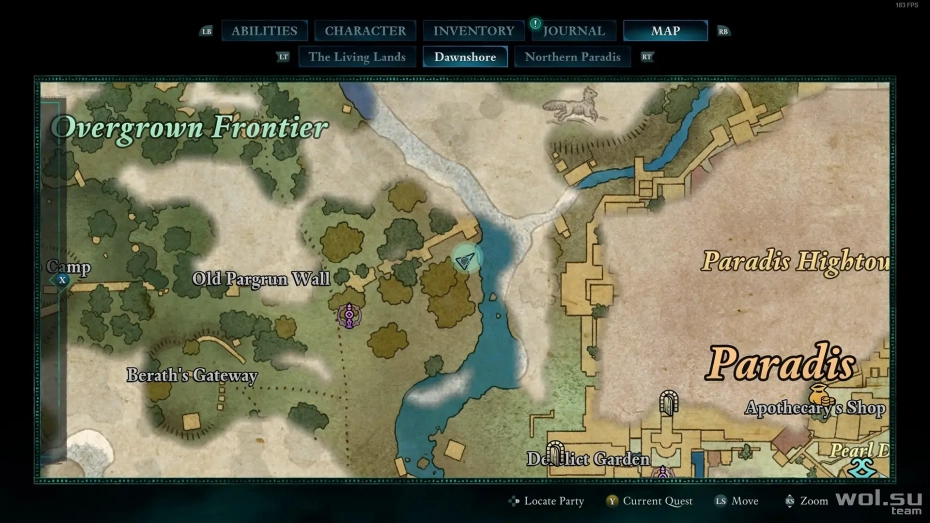Screen dimensions: 930x523
Task: Open the Abilities tab
Action: [x=265, y=31]
